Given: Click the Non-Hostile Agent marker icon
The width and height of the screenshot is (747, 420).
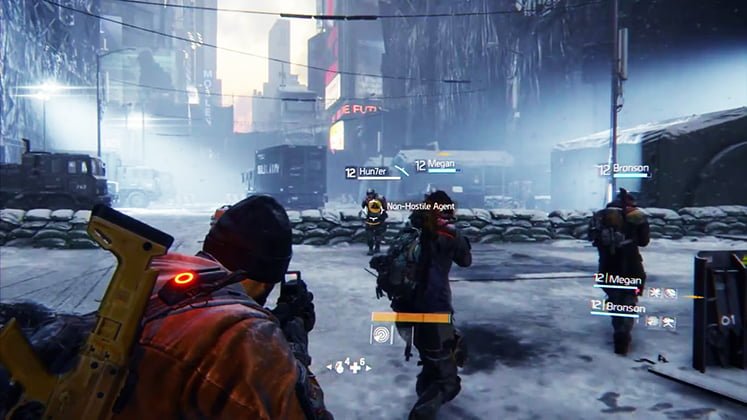Looking at the screenshot, I should point(375,206).
